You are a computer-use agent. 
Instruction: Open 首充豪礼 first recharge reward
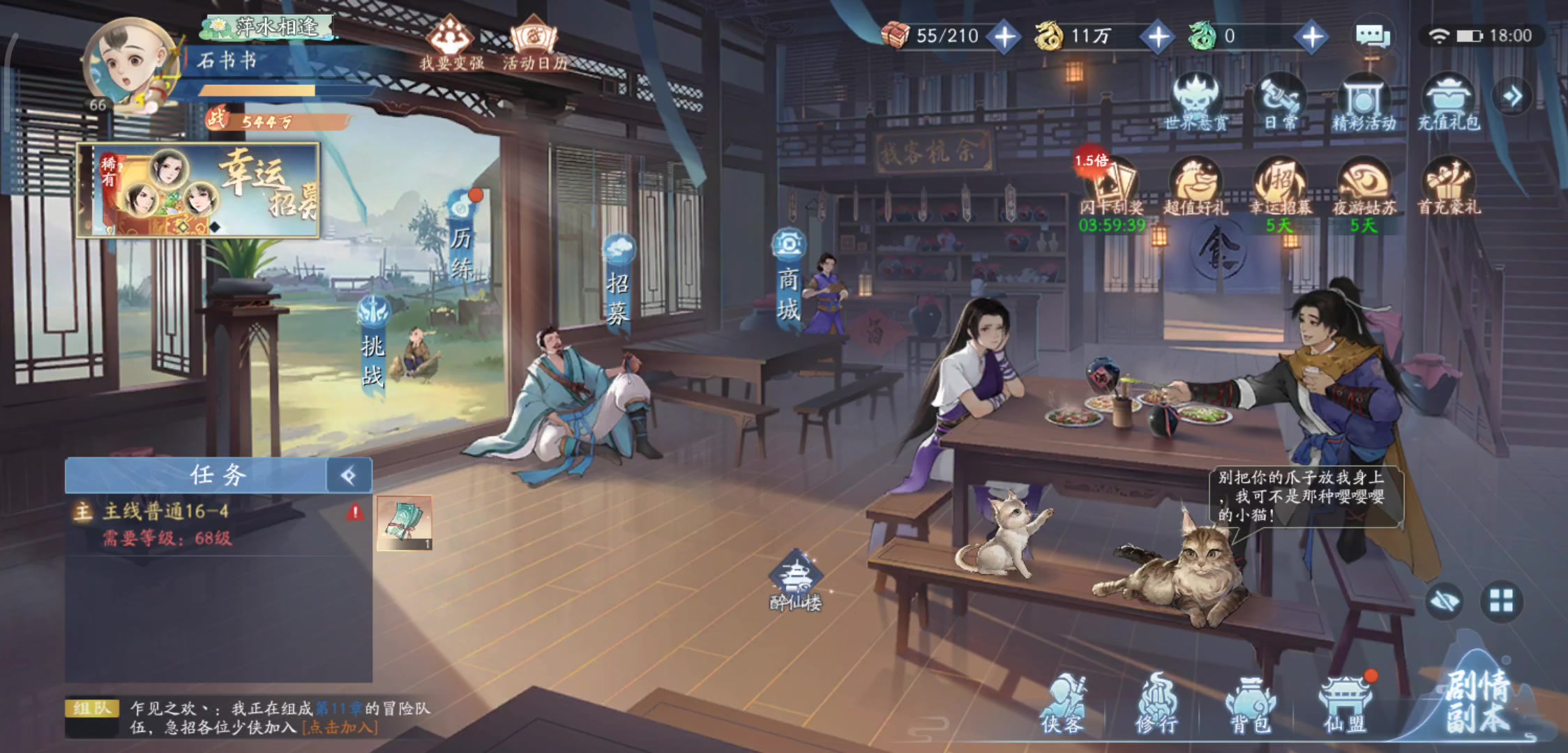(1448, 185)
